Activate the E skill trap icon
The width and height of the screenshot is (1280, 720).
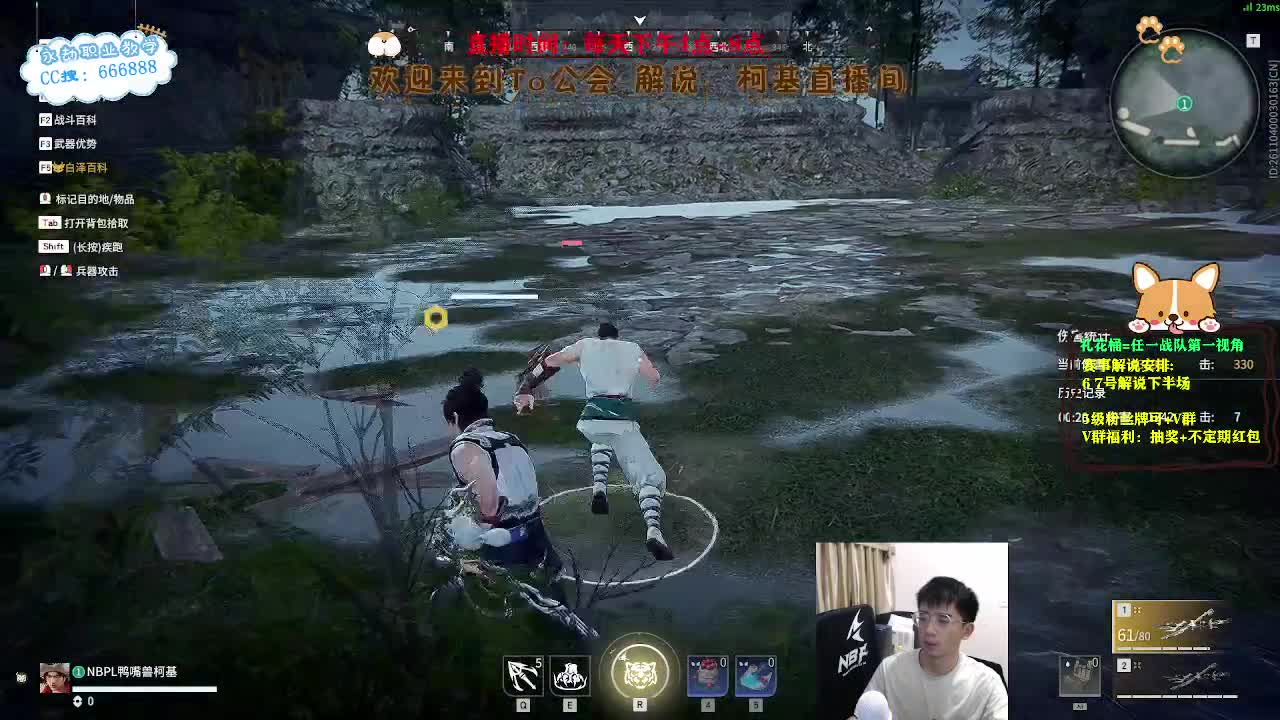coord(568,675)
